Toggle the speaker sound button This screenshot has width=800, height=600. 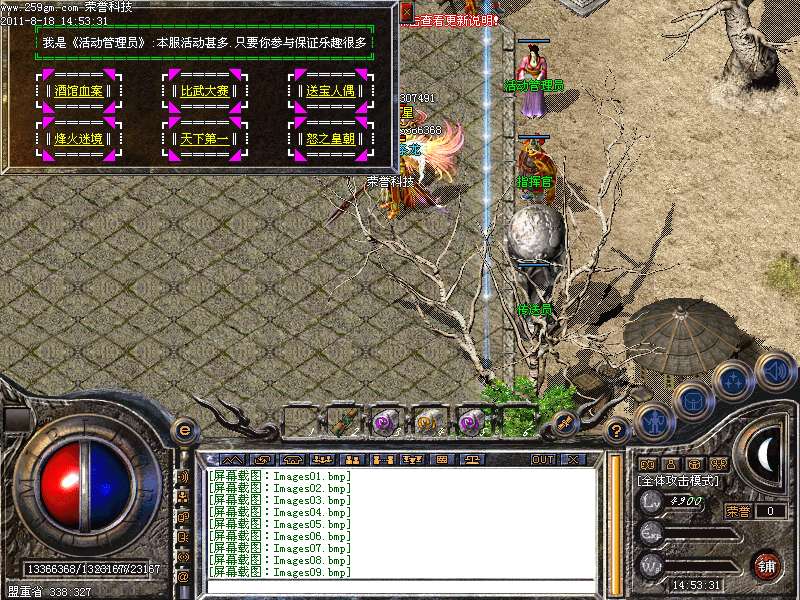click(x=775, y=371)
